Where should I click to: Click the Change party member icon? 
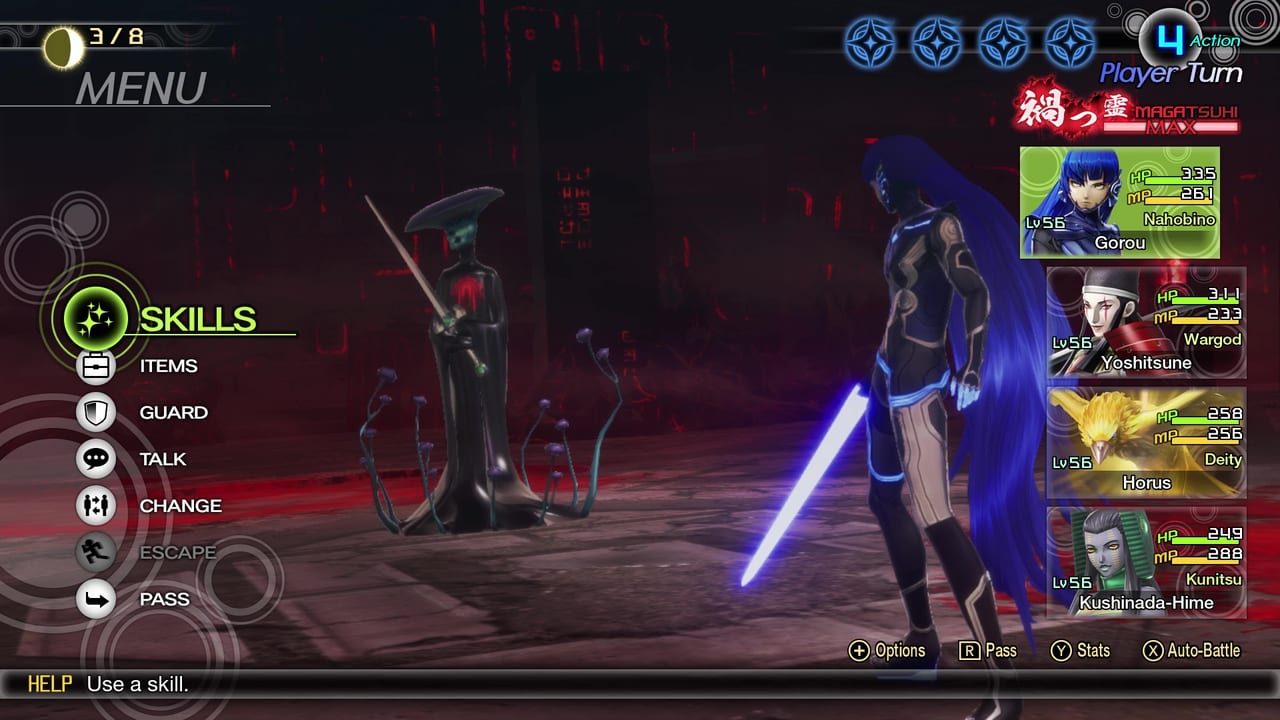click(x=96, y=506)
